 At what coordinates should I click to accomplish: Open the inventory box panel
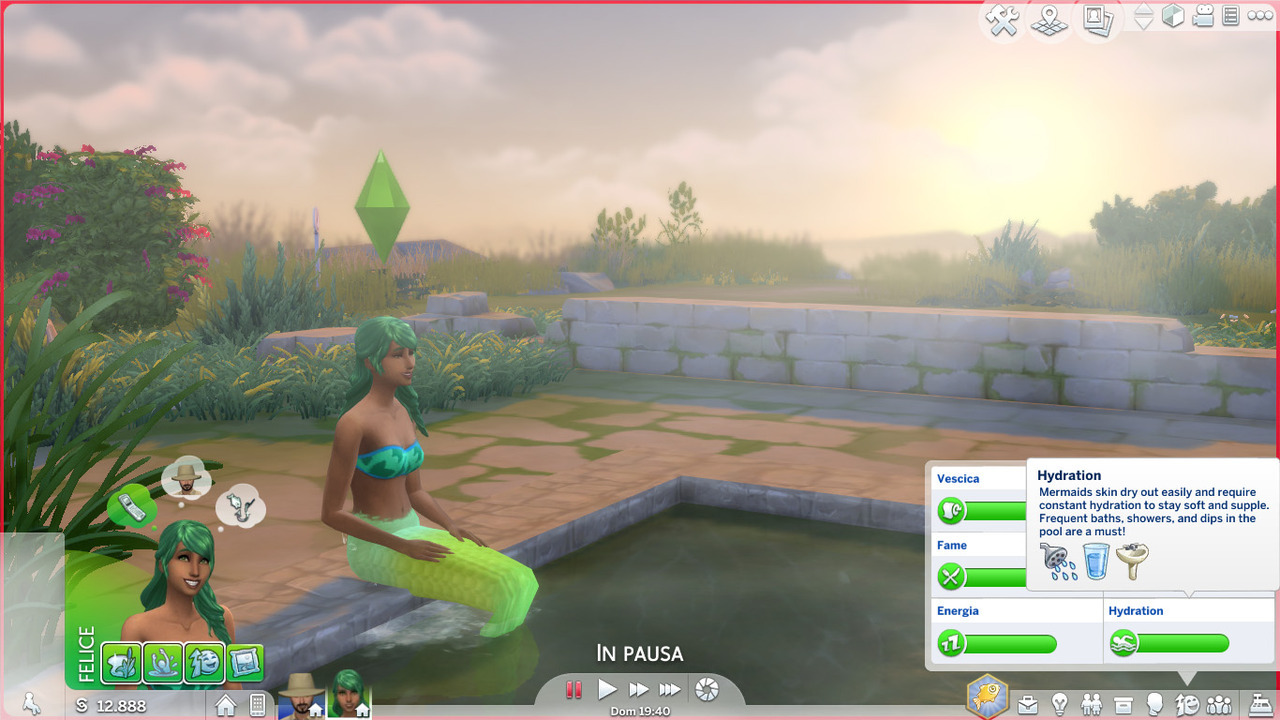pos(1123,704)
